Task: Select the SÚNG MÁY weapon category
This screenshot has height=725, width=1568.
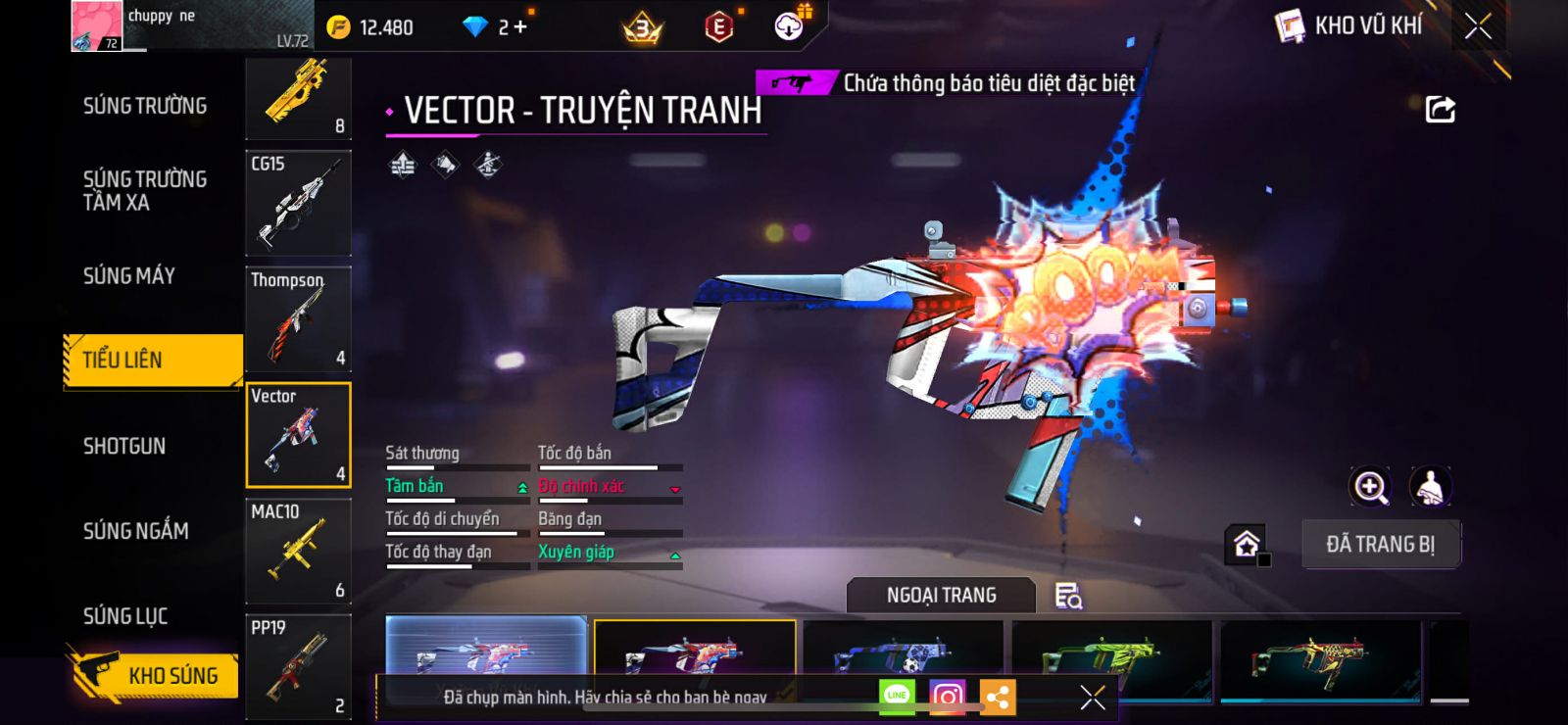Action: (x=129, y=276)
